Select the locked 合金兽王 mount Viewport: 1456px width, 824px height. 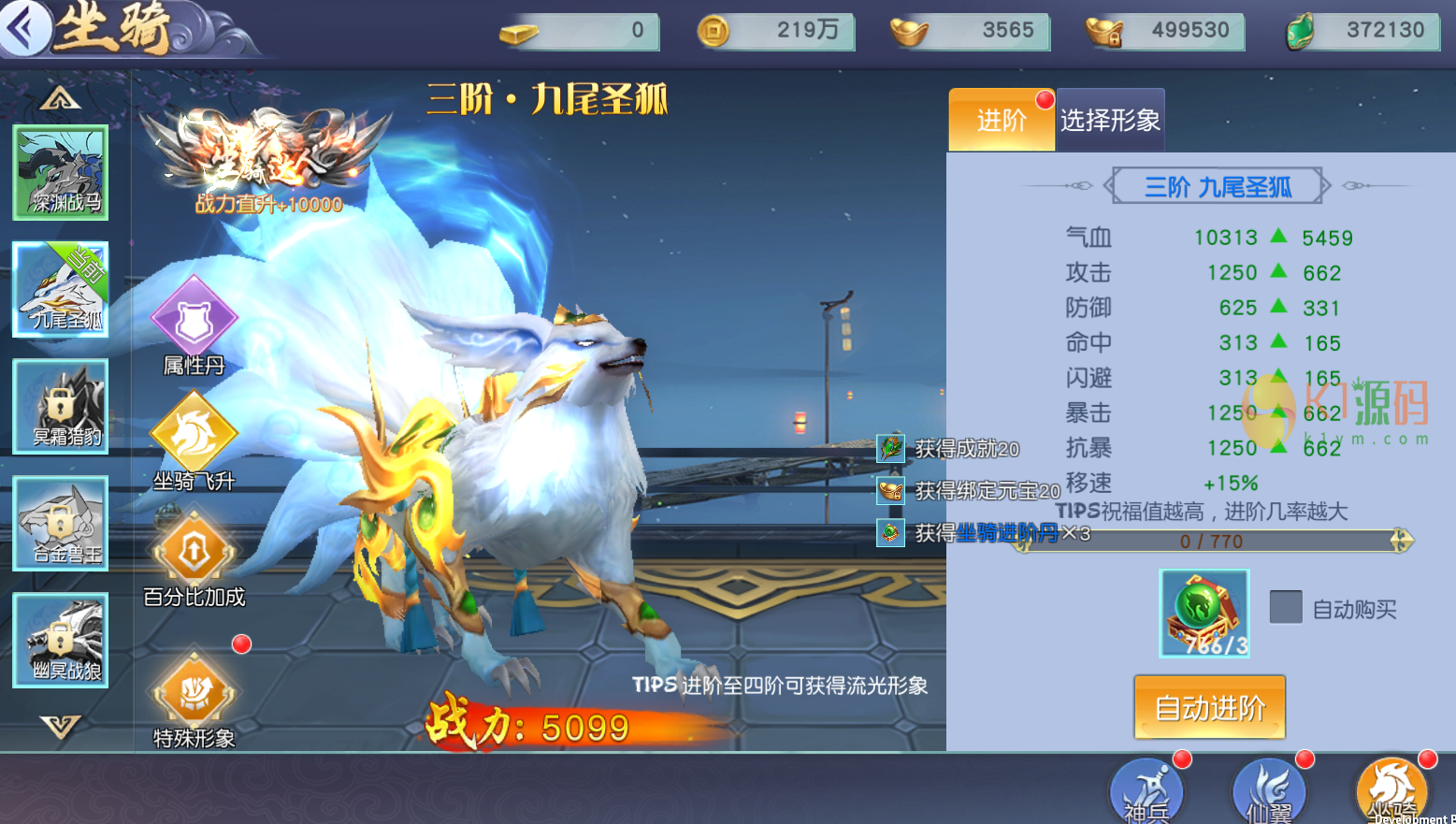(61, 523)
